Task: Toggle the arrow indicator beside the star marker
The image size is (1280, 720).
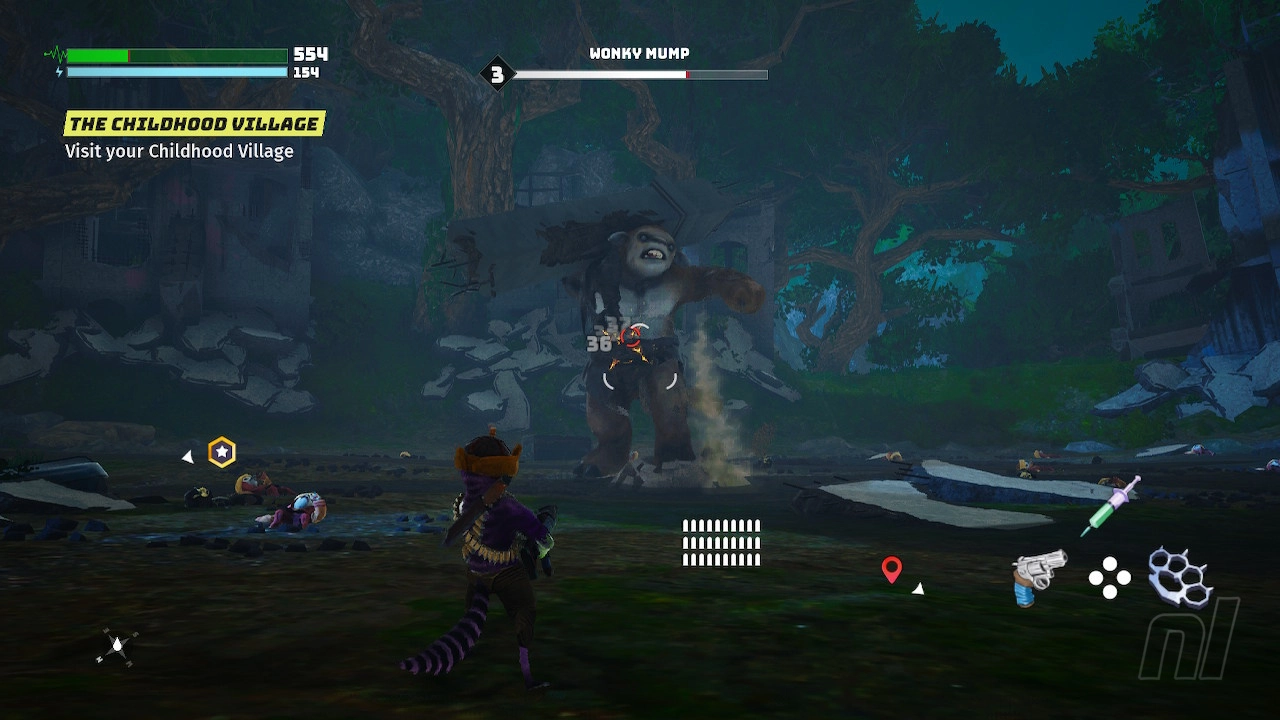Action: pos(186,457)
